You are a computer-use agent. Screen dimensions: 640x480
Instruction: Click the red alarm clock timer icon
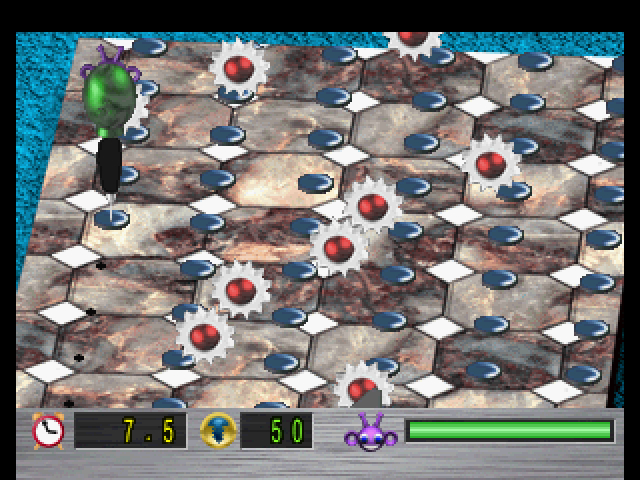pos(48,430)
